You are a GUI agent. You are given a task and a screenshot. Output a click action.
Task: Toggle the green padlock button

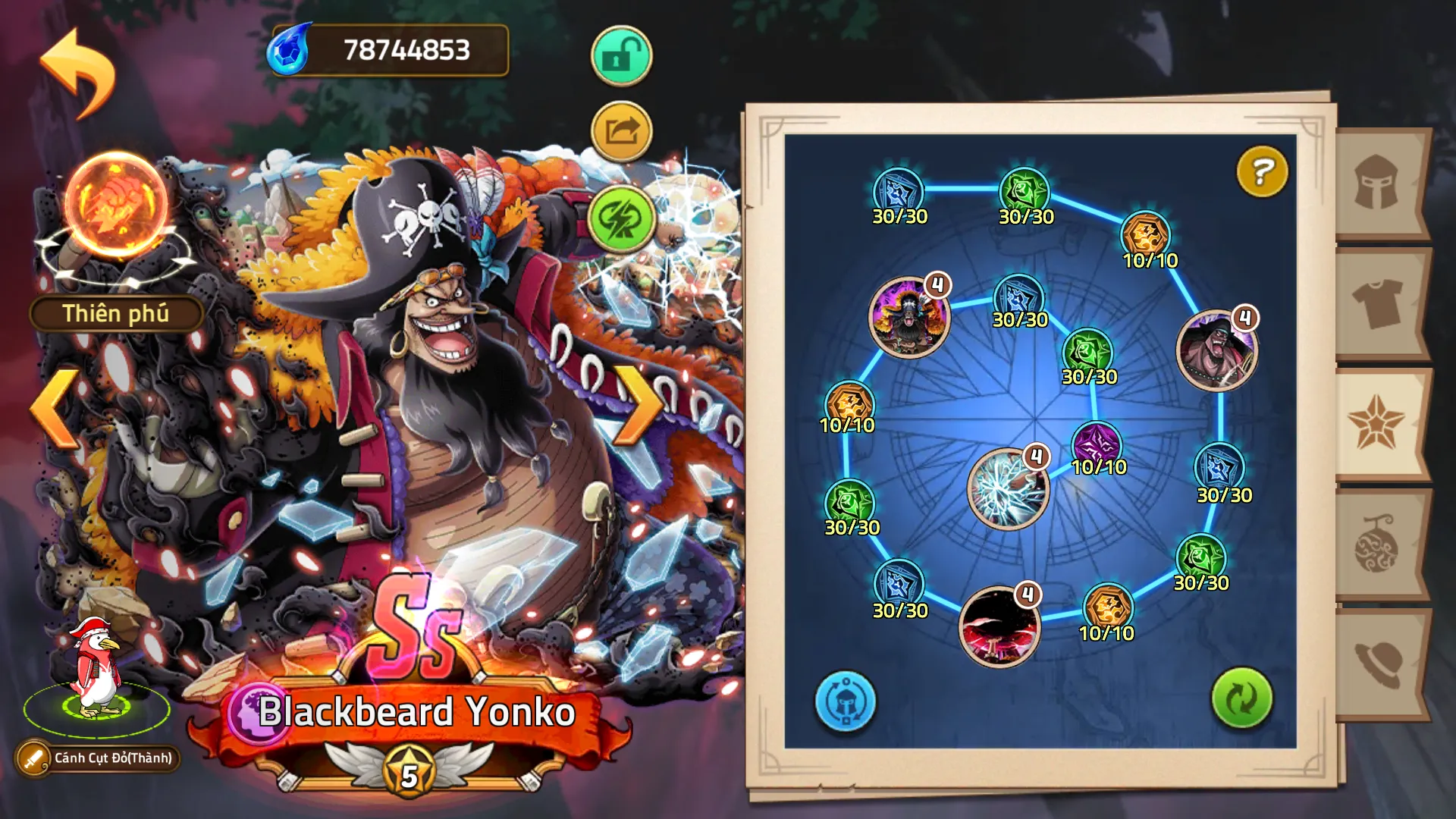[x=621, y=55]
